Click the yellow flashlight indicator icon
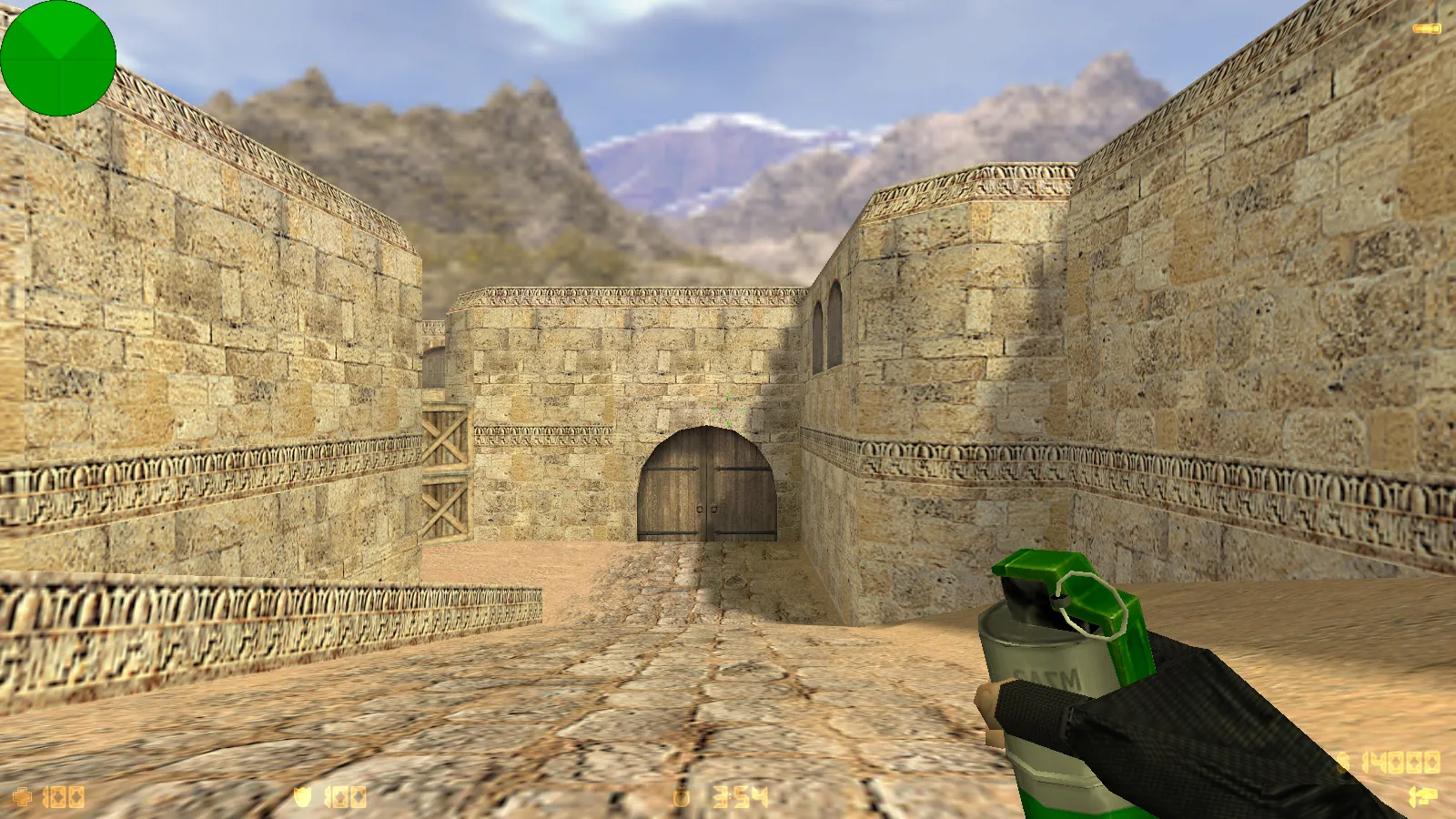Image resolution: width=1456 pixels, height=819 pixels. pos(1426,29)
